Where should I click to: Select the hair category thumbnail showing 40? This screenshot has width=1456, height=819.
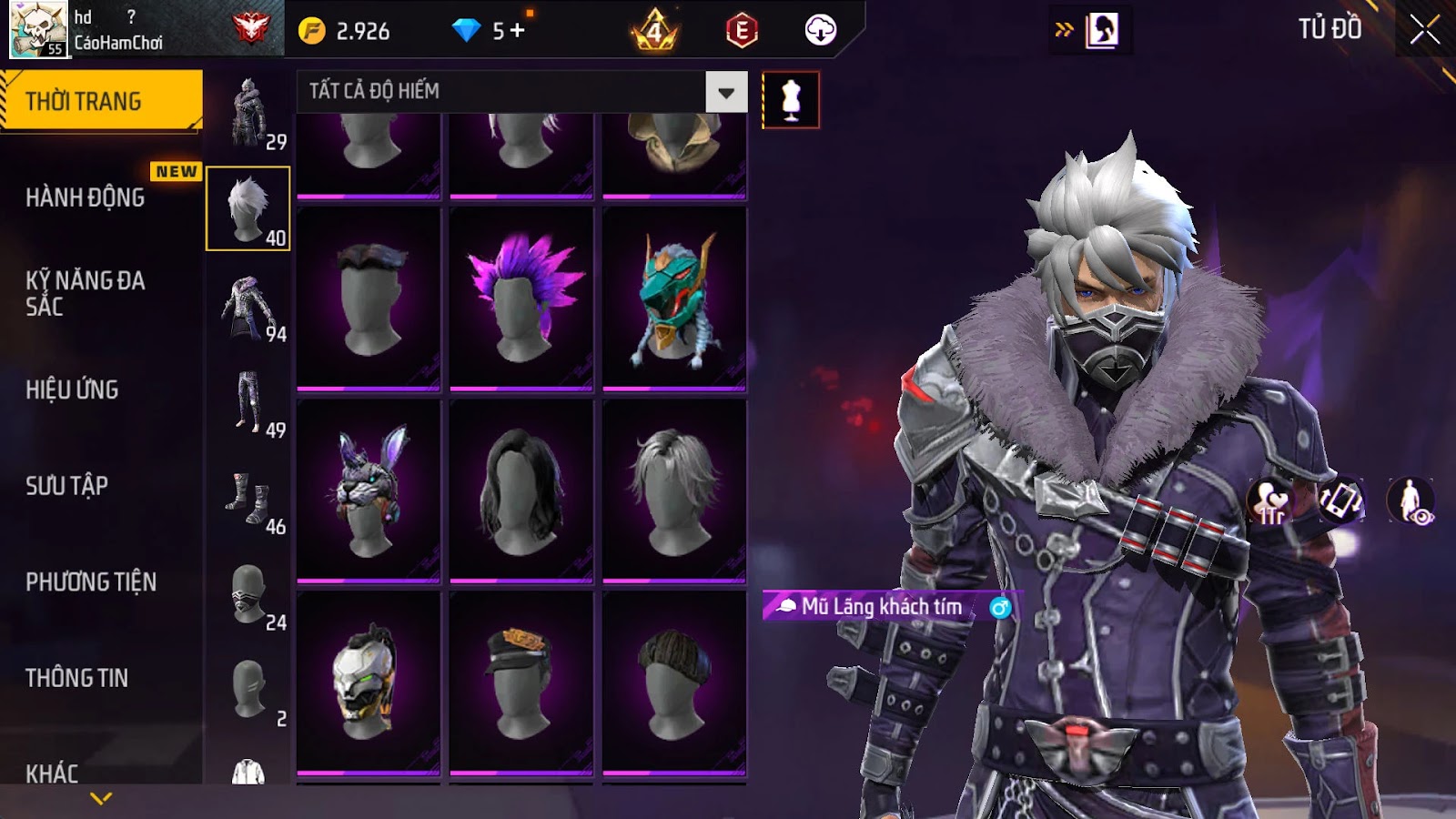[x=249, y=208]
